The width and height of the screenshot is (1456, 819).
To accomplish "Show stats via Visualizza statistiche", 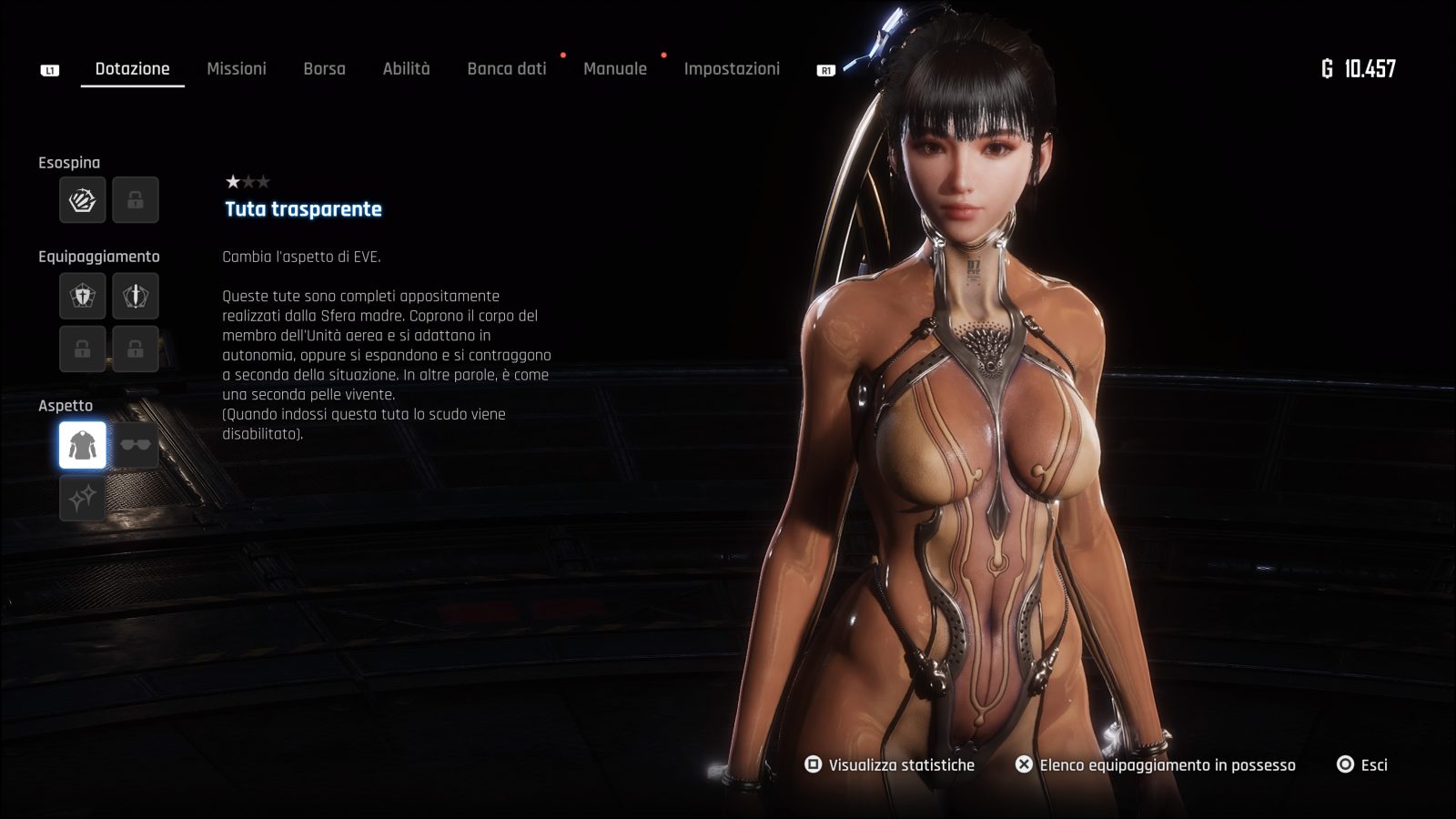I will [x=890, y=765].
